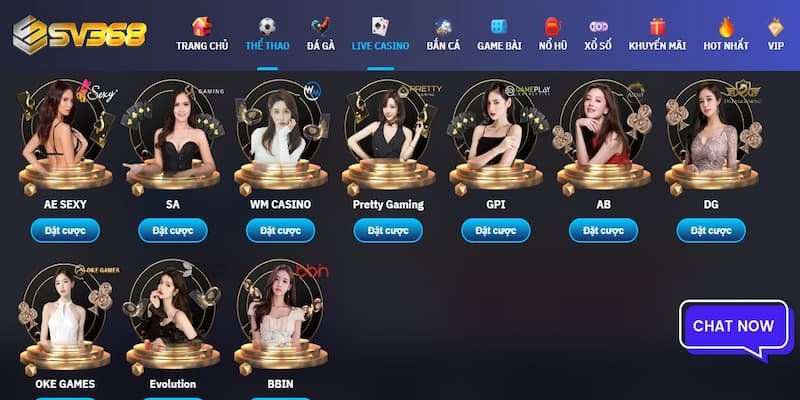Open the VIP section
Image resolution: width=800 pixels, height=400 pixels.
776,35
